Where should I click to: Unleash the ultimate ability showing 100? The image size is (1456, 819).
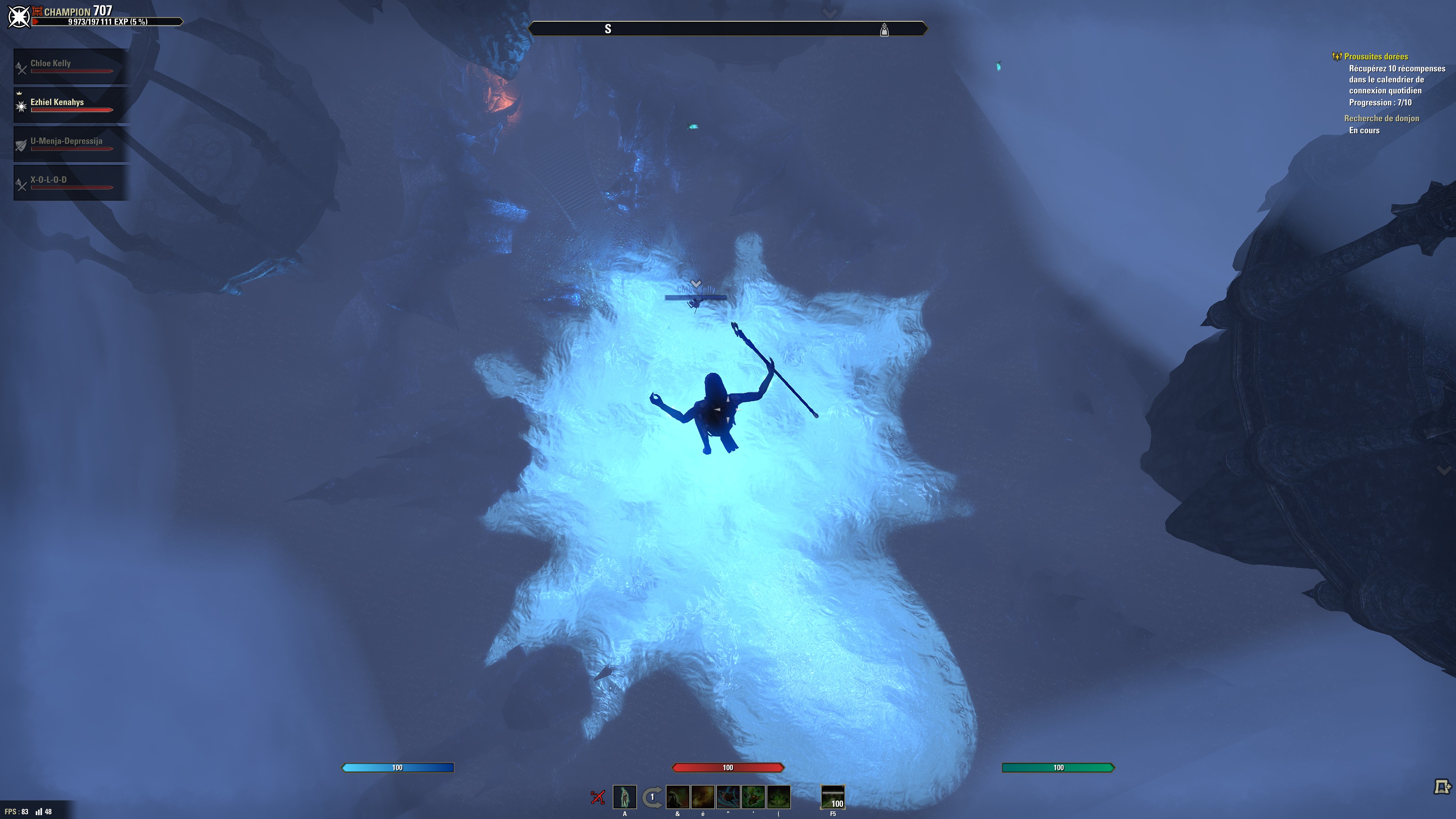833,797
